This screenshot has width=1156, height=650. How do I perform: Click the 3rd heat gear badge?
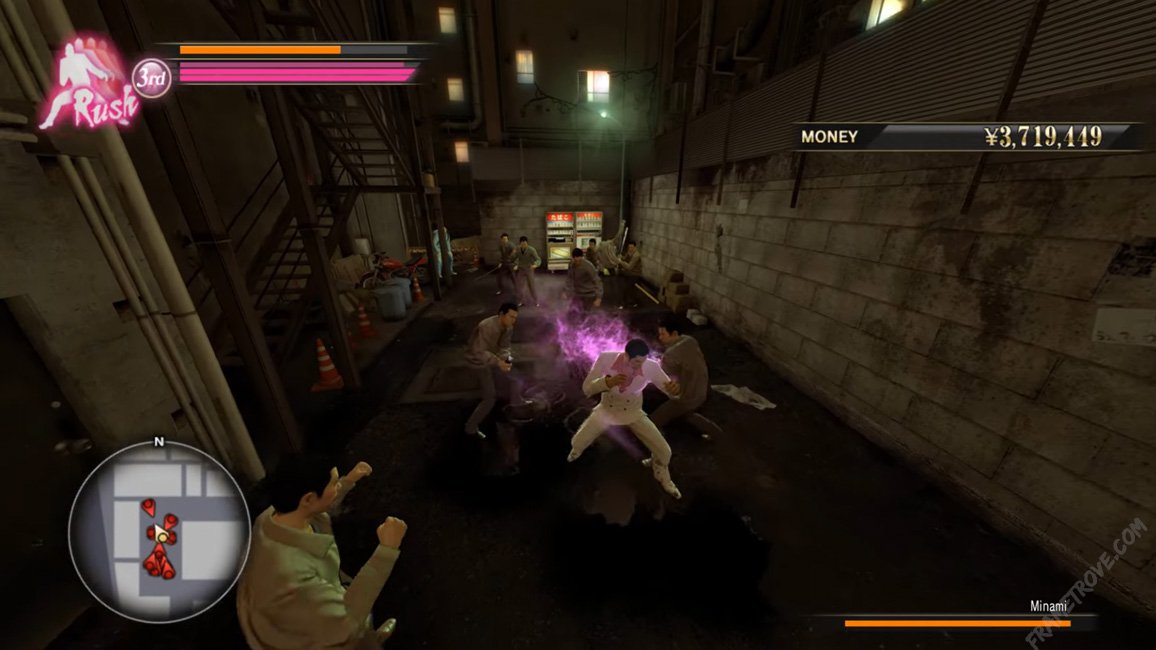point(151,78)
